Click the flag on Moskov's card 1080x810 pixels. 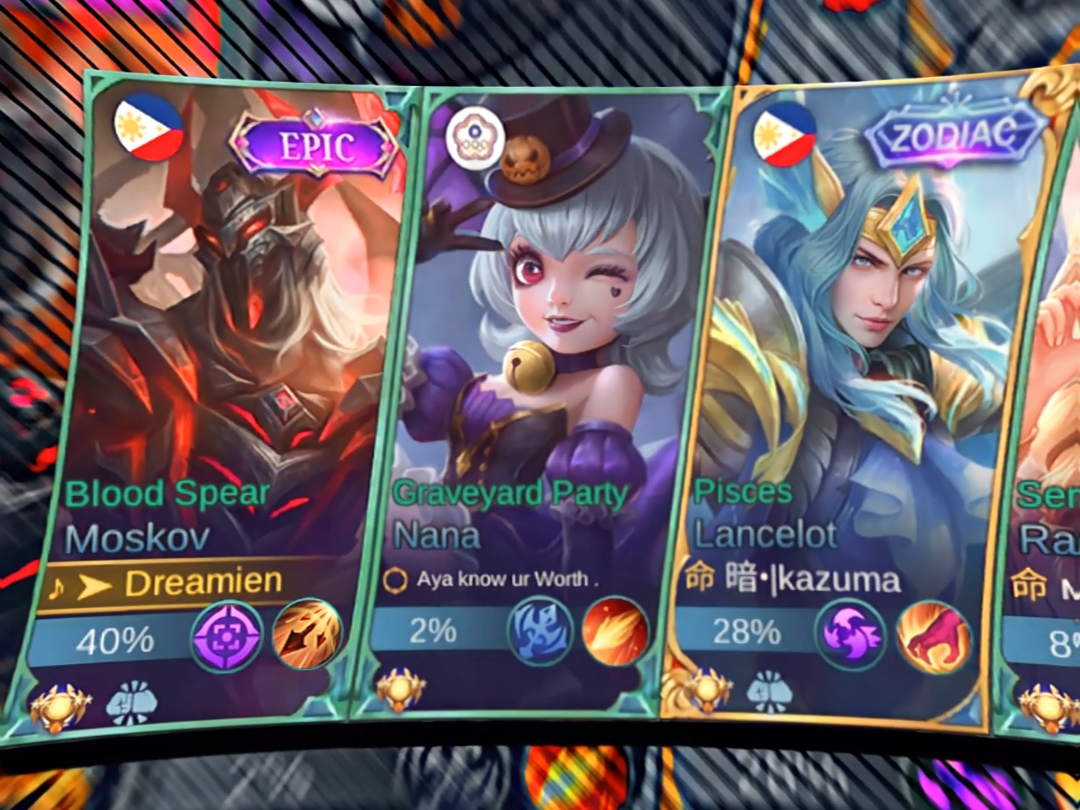click(149, 128)
